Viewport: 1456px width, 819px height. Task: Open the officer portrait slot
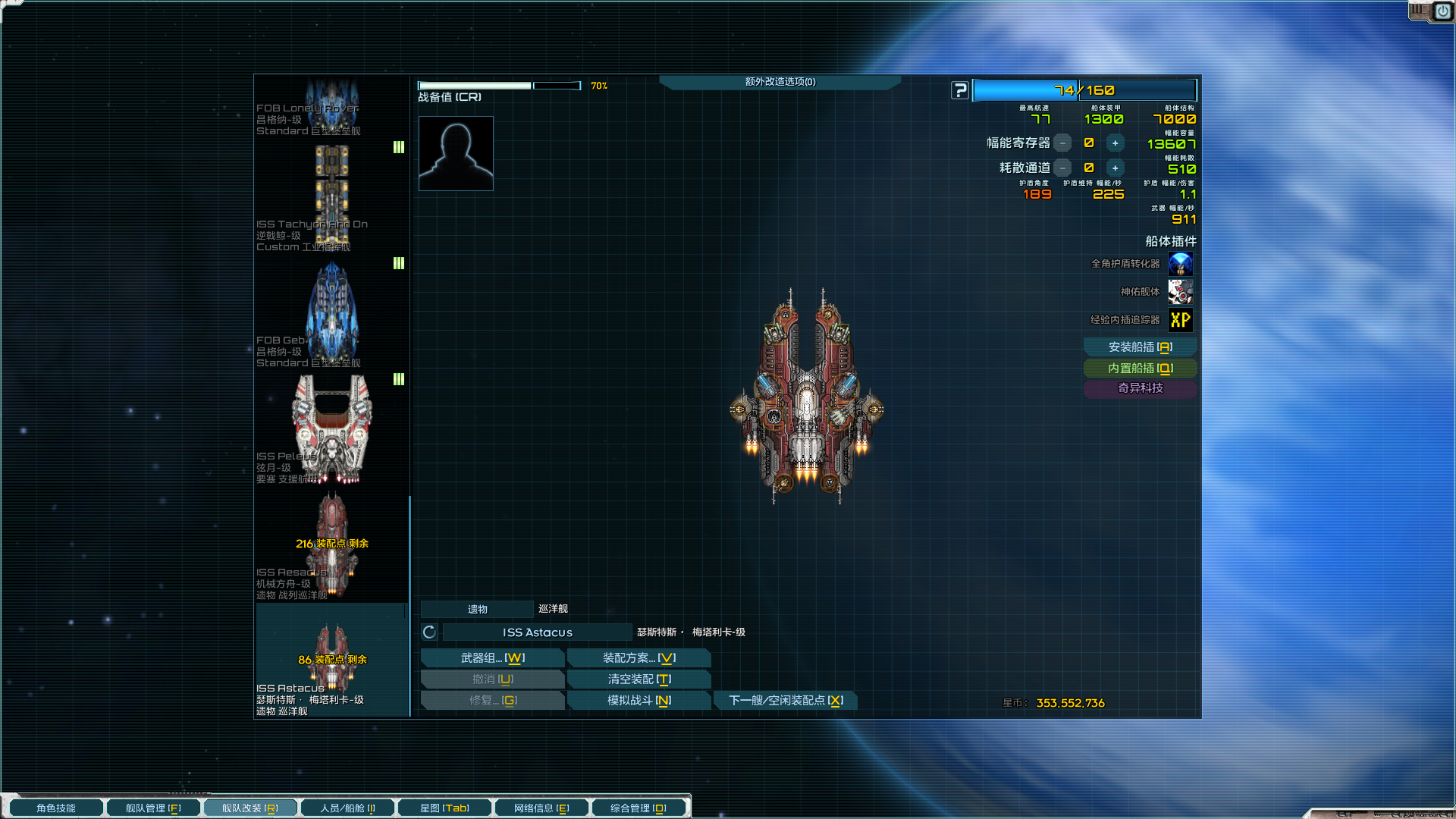point(456,153)
